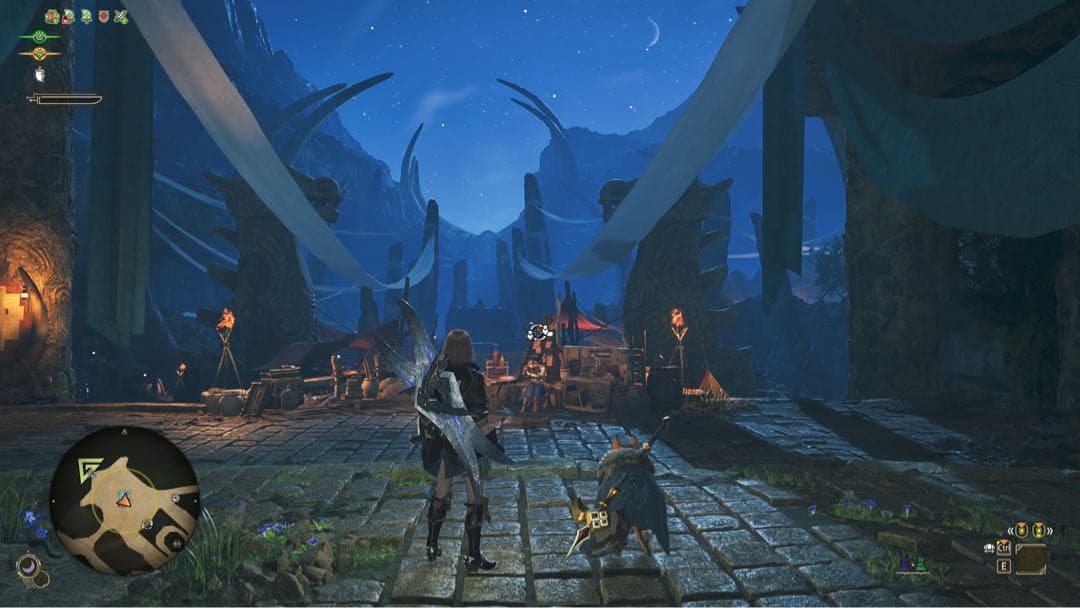Open the circular minimap
Image resolution: width=1080 pixels, height=608 pixels.
click(125, 501)
